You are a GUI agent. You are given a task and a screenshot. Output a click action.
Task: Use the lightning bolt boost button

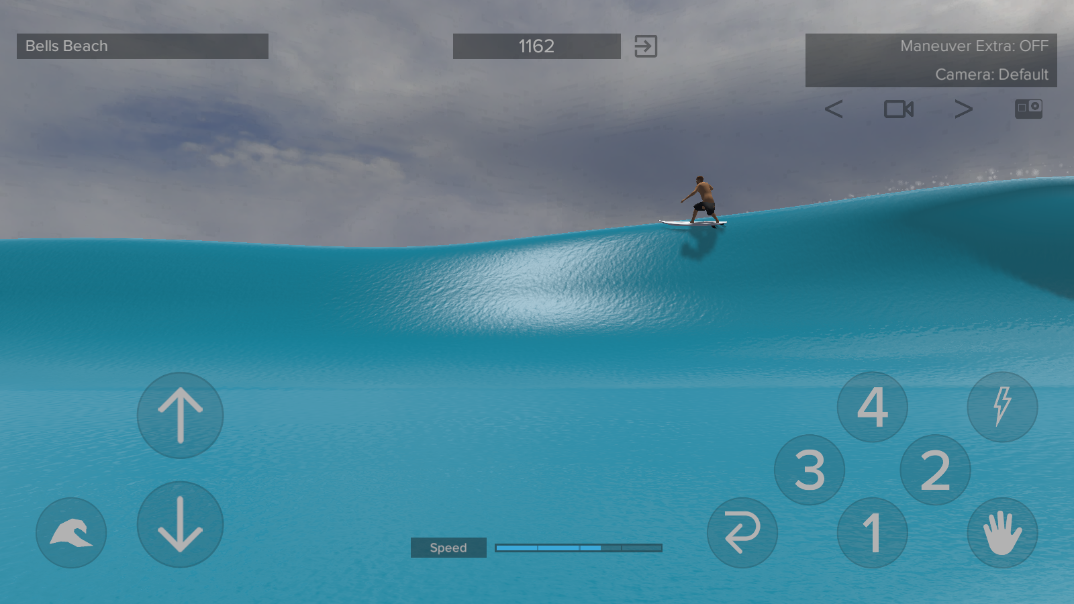coord(1002,407)
